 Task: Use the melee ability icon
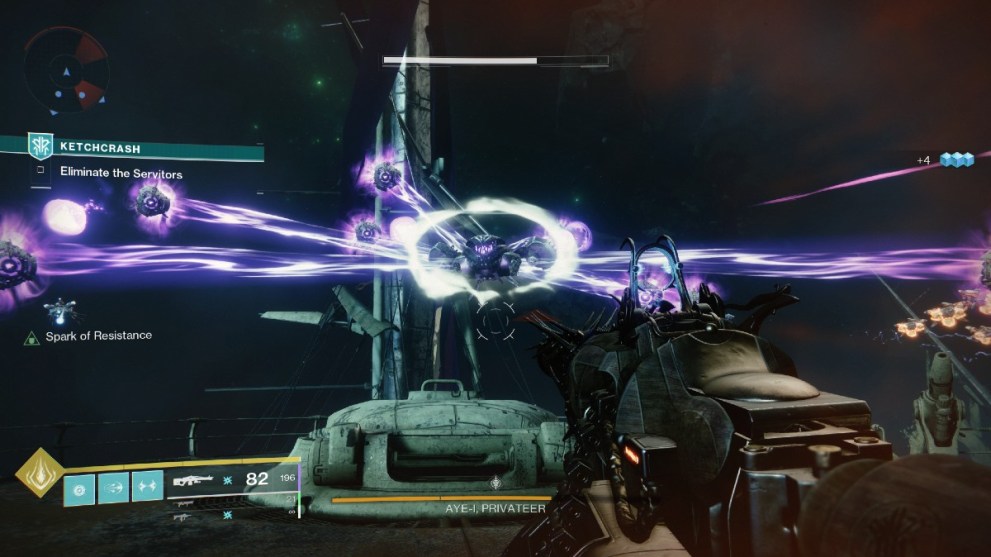click(113, 487)
